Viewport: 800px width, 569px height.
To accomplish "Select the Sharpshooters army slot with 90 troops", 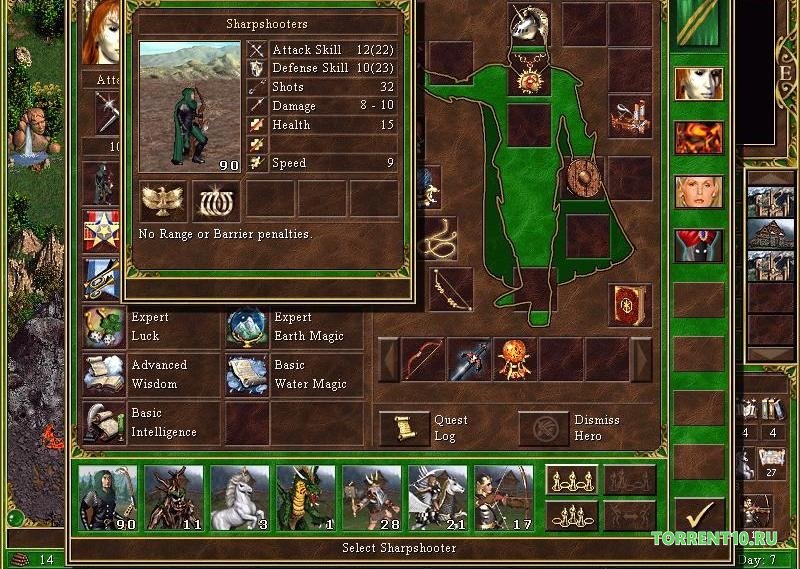I will [107, 497].
